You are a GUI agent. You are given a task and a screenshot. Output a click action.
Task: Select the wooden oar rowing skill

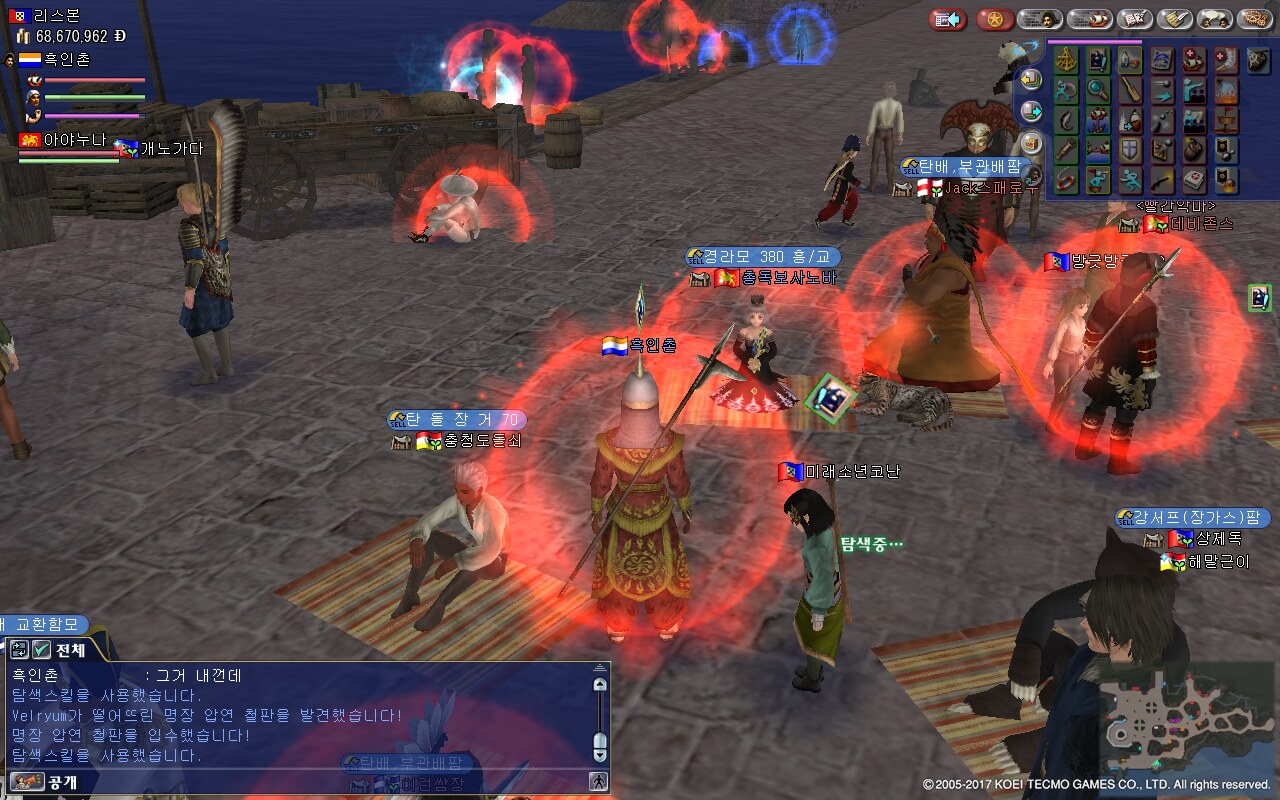(1130, 91)
